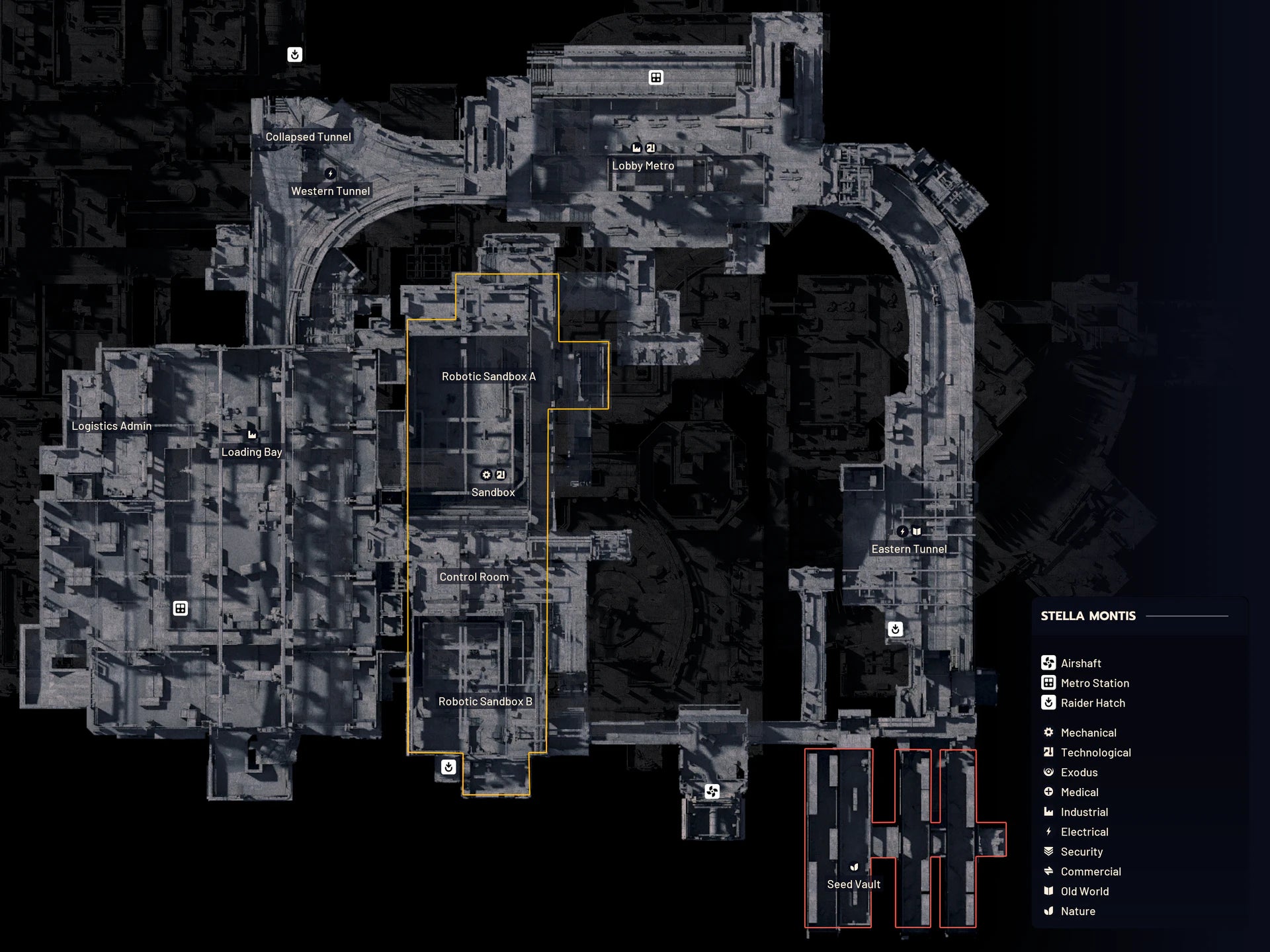The height and width of the screenshot is (952, 1270).
Task: Select the Medical entry in the legend
Action: tap(1079, 792)
